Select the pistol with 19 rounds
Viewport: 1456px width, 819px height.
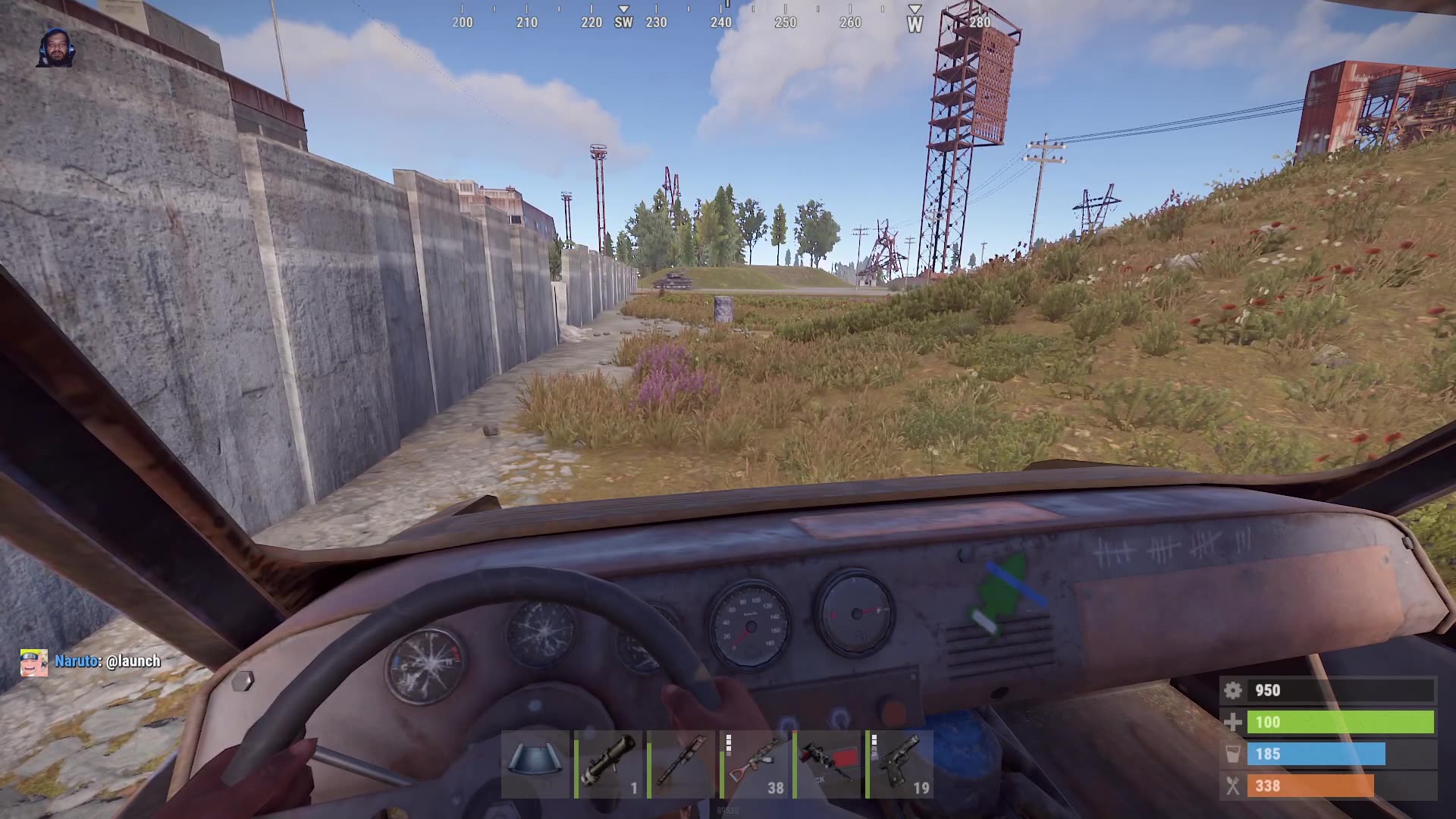(x=899, y=766)
